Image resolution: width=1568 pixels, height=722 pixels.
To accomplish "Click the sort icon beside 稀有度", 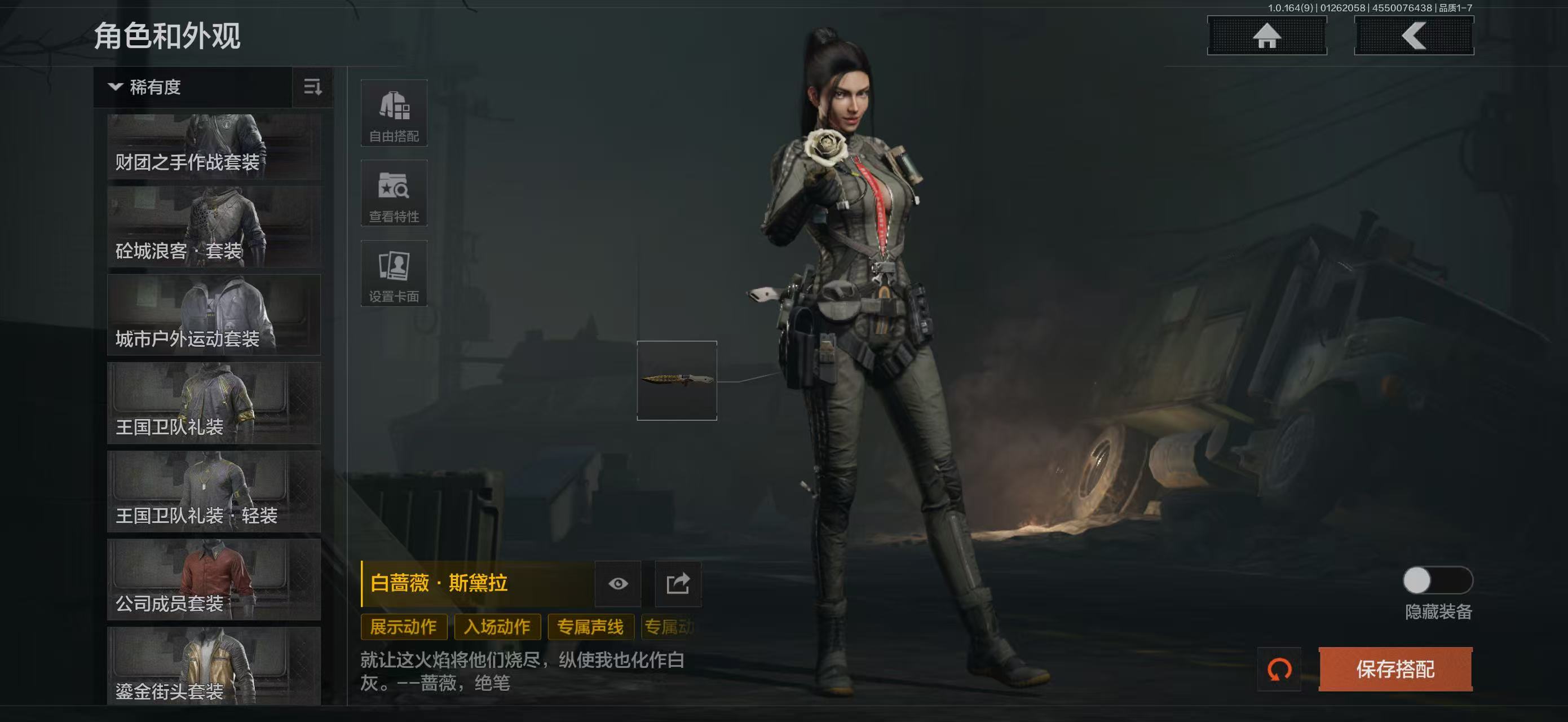I will (x=312, y=87).
